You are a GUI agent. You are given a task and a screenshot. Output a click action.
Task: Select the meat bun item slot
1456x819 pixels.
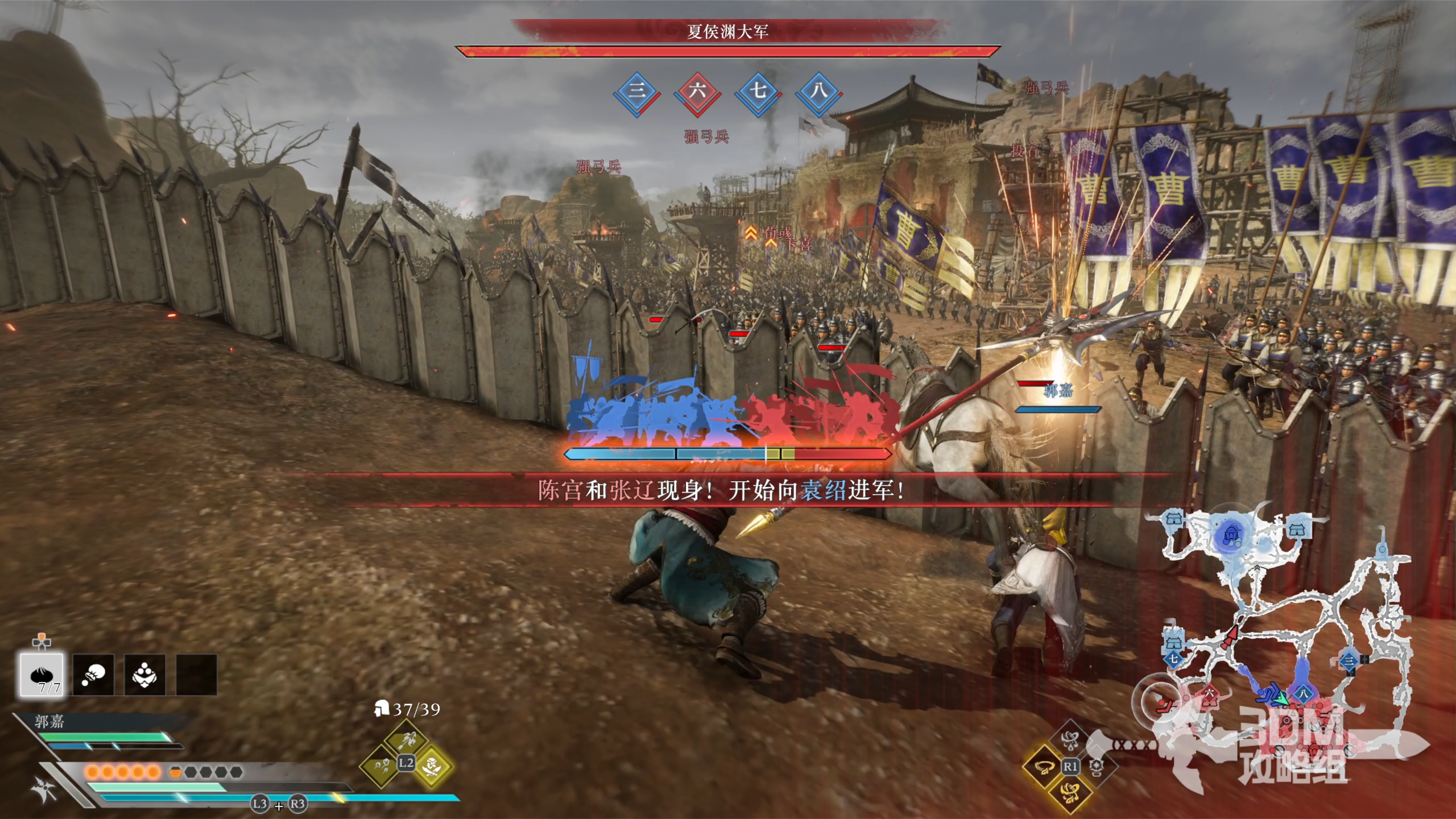(x=42, y=675)
